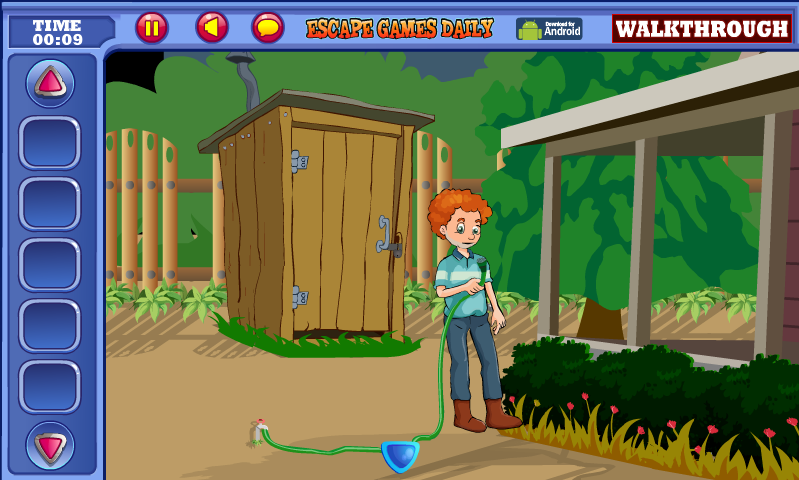Click the Escape Games Daily logo
The image size is (799, 480).
[399, 28]
